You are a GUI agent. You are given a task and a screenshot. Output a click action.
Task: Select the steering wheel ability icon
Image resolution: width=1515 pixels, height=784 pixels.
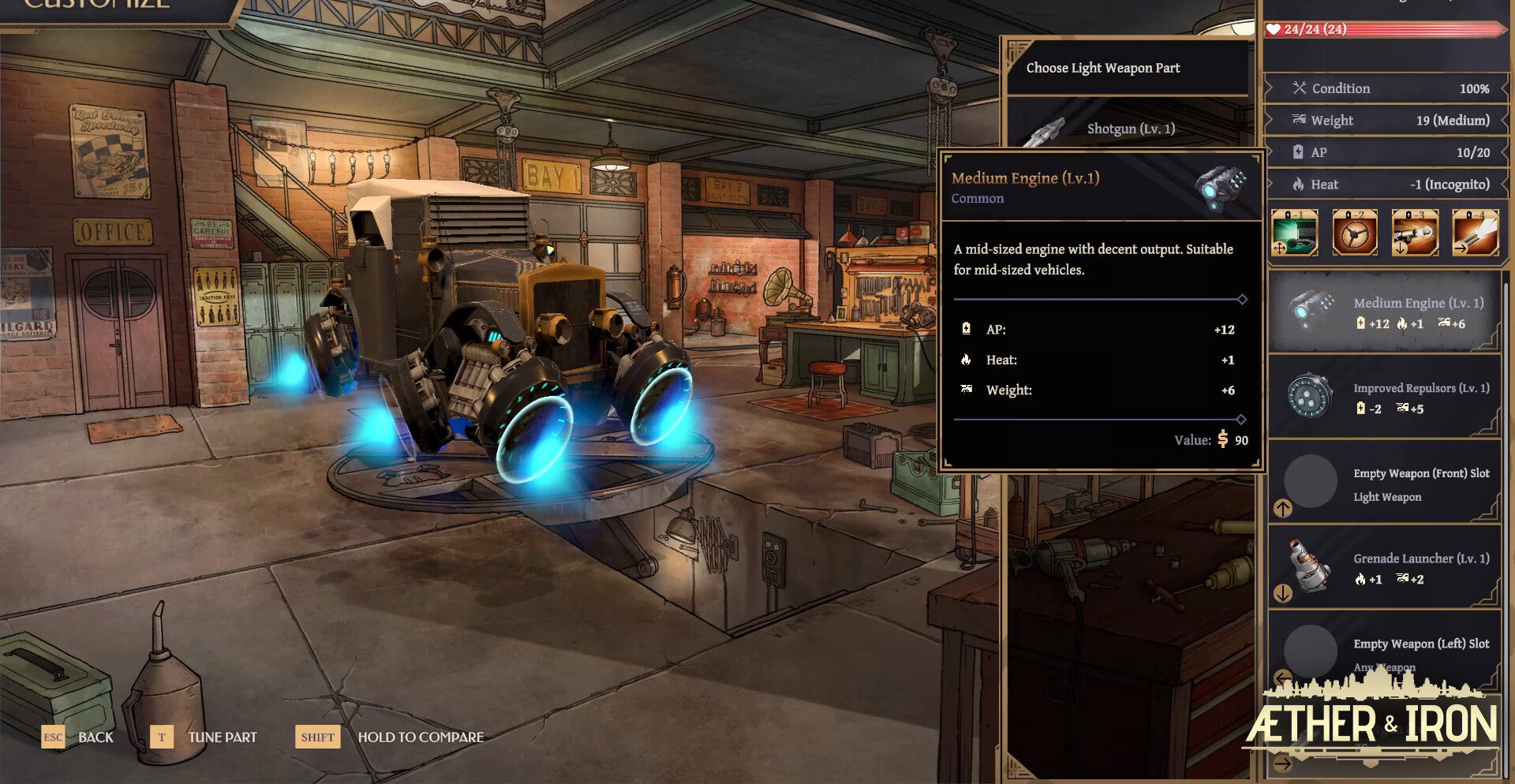tap(1355, 232)
